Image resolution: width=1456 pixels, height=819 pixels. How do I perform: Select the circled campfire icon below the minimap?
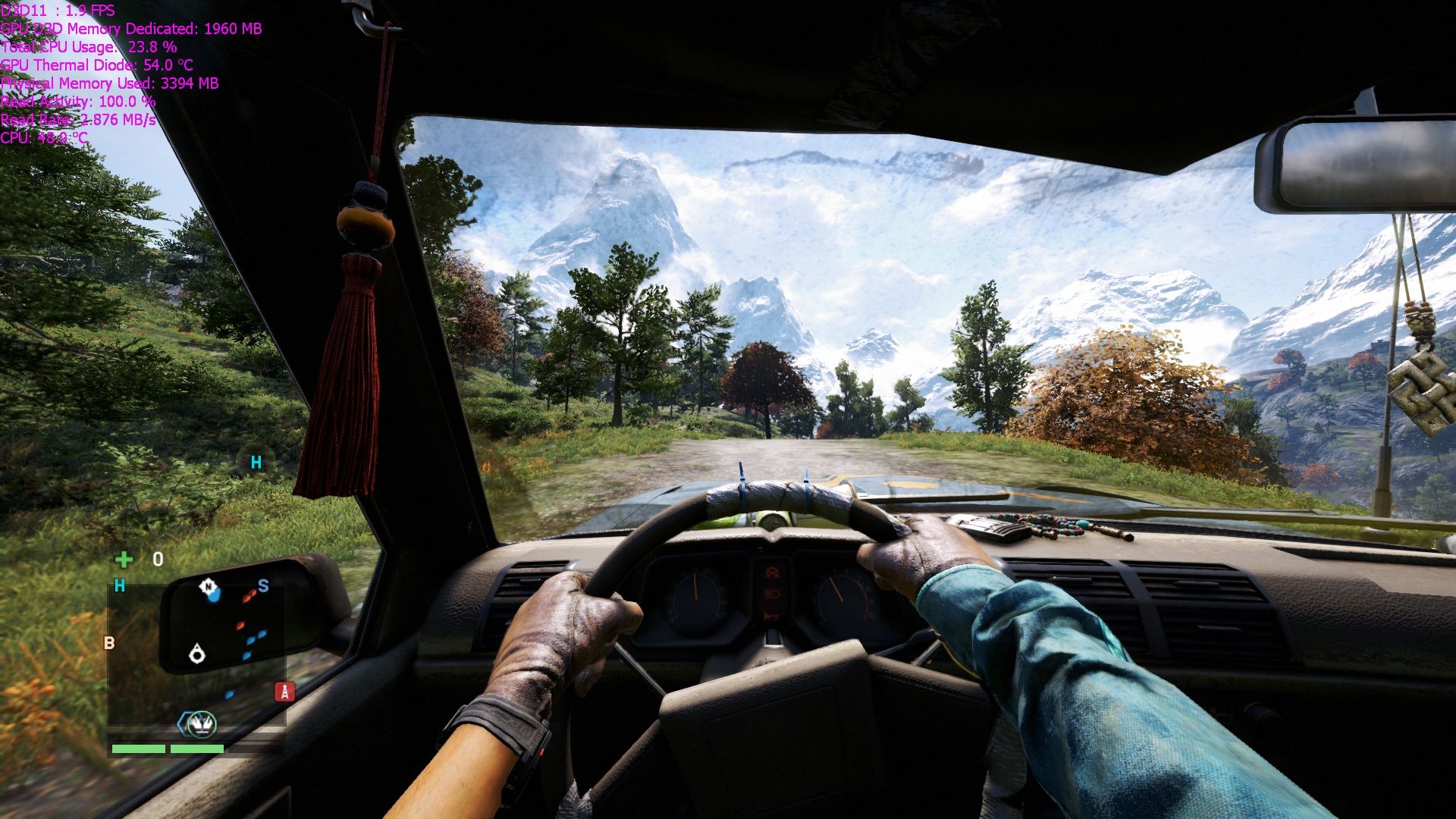[x=201, y=725]
